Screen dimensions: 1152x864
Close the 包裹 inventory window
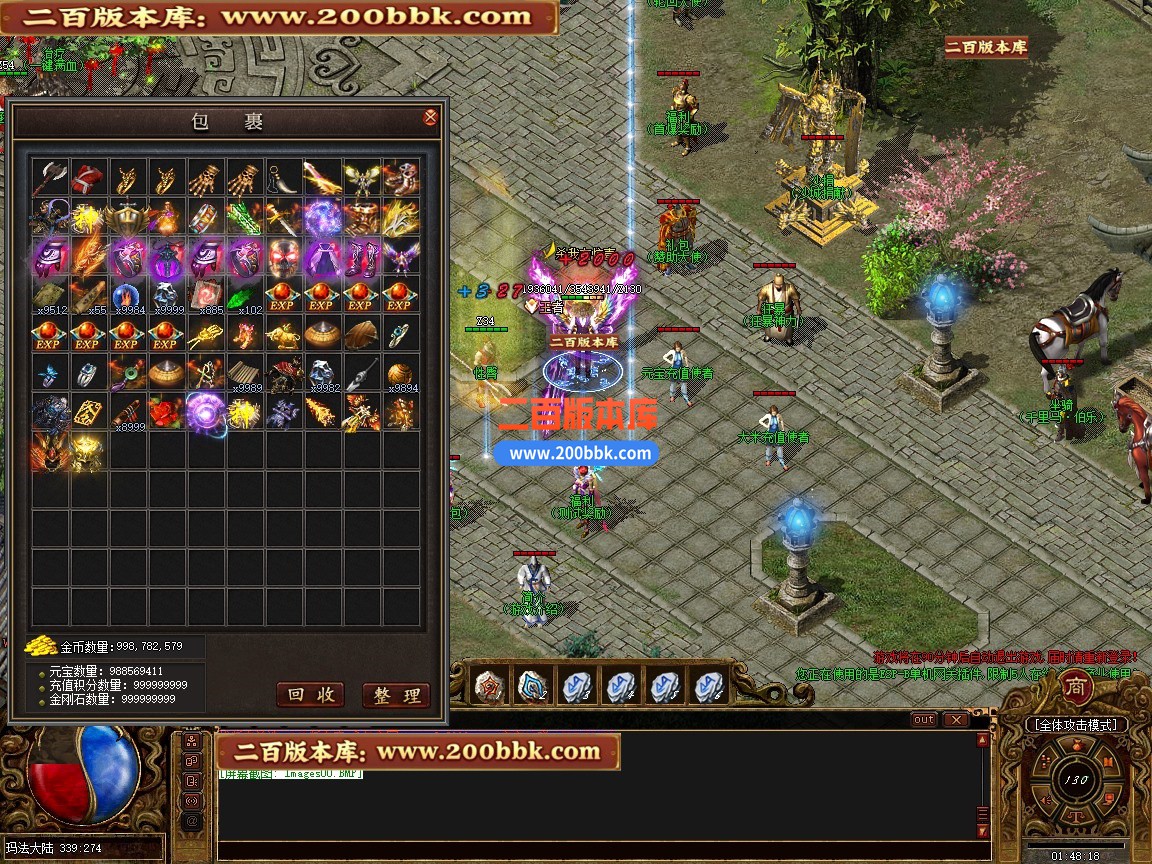(430, 118)
